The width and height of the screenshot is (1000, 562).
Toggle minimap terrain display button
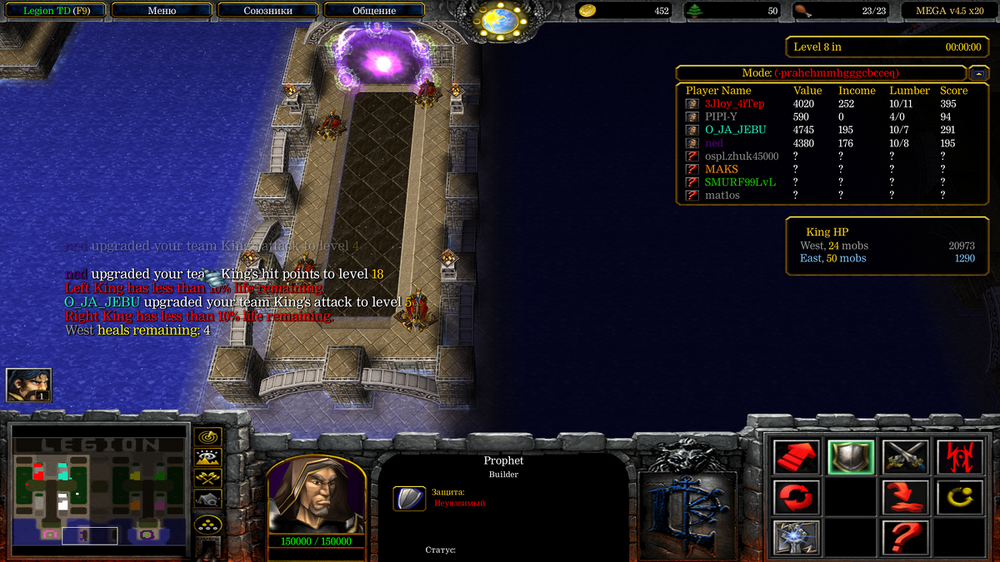pyautogui.click(x=208, y=458)
